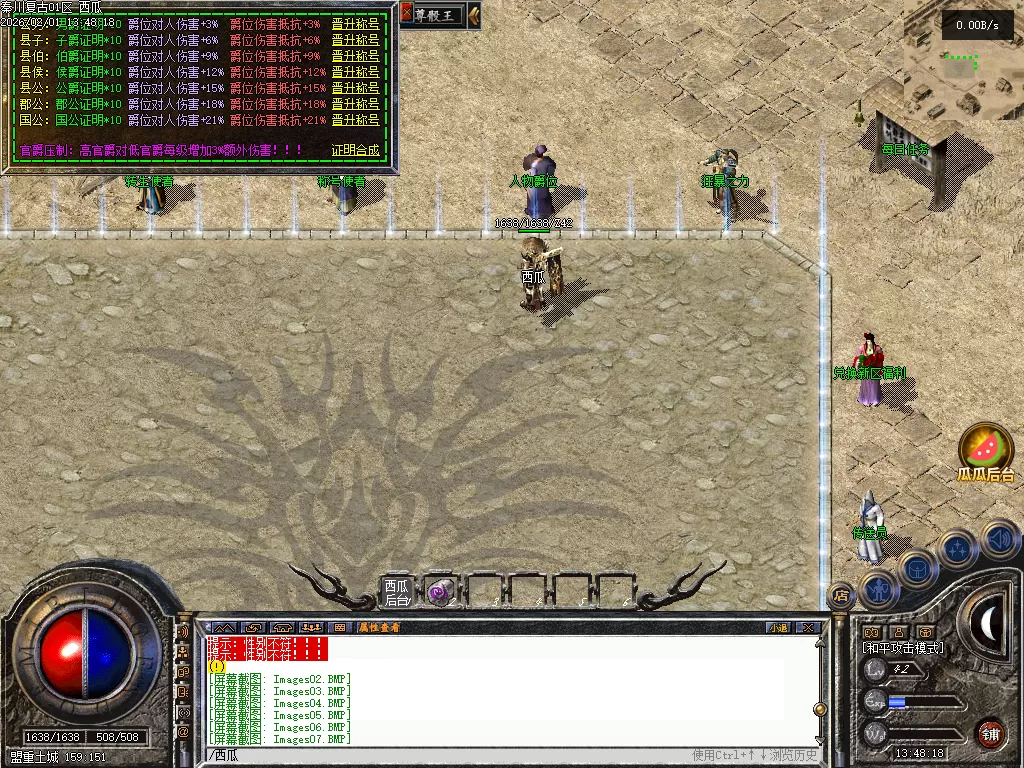Select the 西瓜后台 hotbar slot
Viewport: 1024px width, 768px height.
pos(397,592)
